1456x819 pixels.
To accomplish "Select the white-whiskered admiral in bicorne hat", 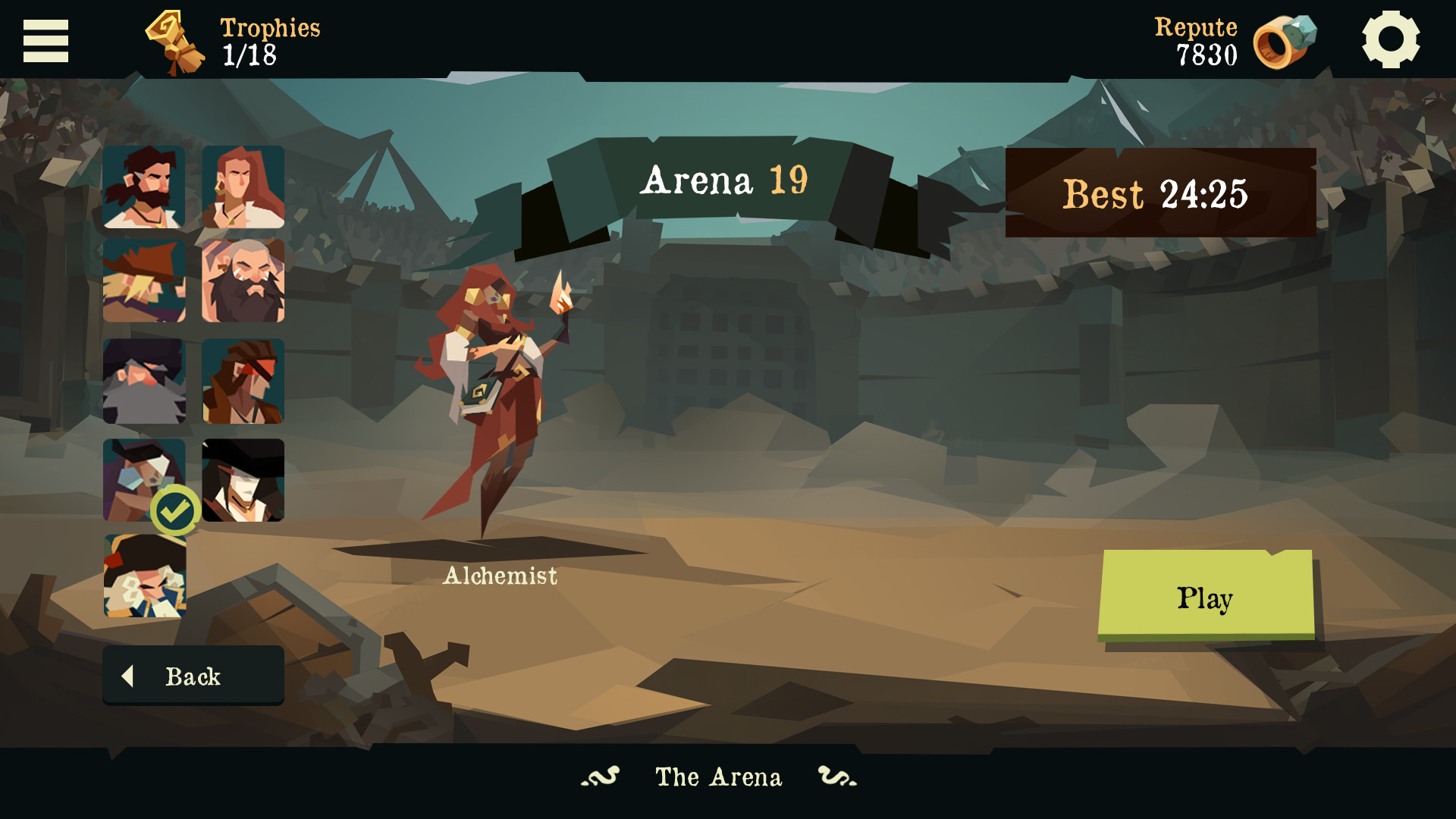I will click(x=144, y=576).
